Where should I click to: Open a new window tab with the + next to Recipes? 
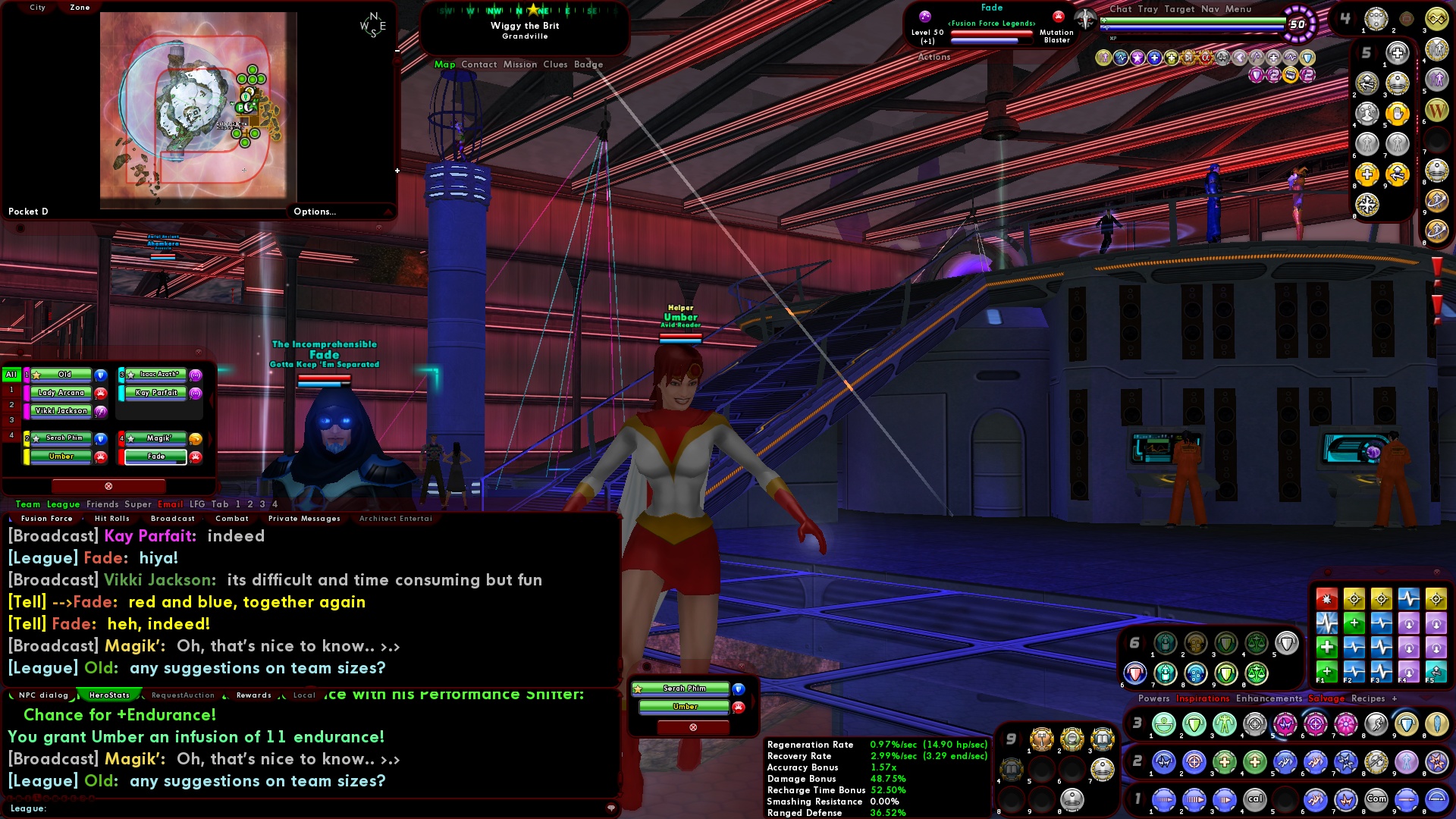[1395, 698]
